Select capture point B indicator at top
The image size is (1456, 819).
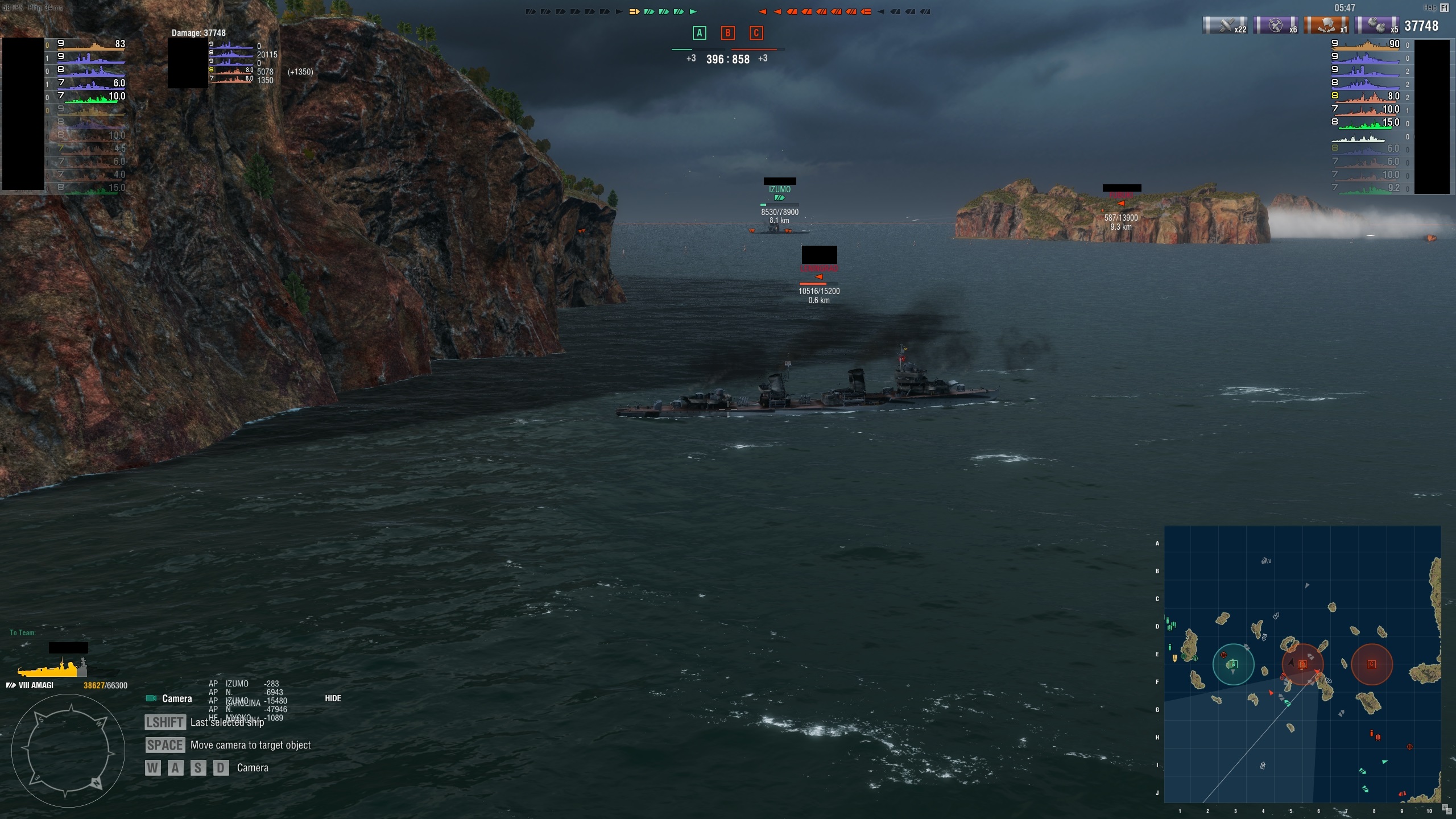(x=727, y=33)
